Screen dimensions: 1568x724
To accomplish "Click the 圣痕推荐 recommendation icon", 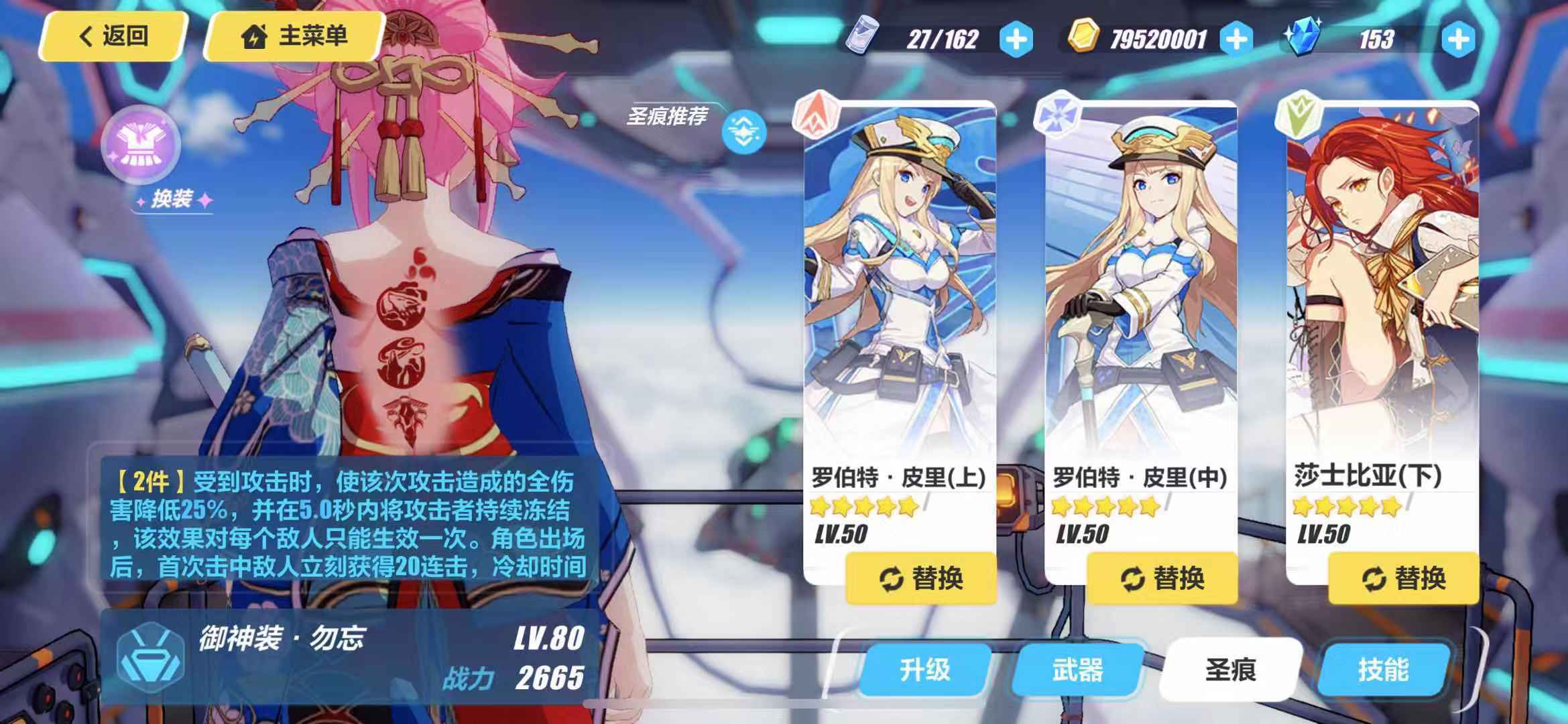I will point(744,129).
